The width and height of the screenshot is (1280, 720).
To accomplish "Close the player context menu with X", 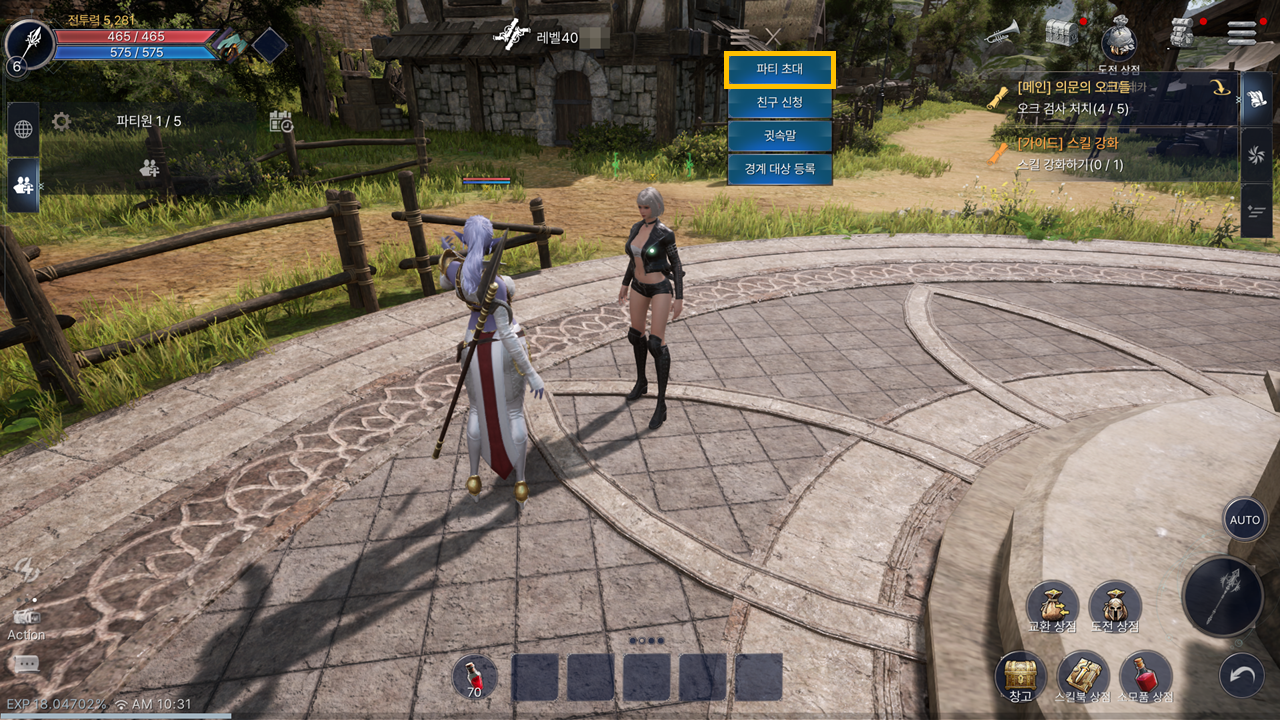I will pyautogui.click(x=773, y=37).
